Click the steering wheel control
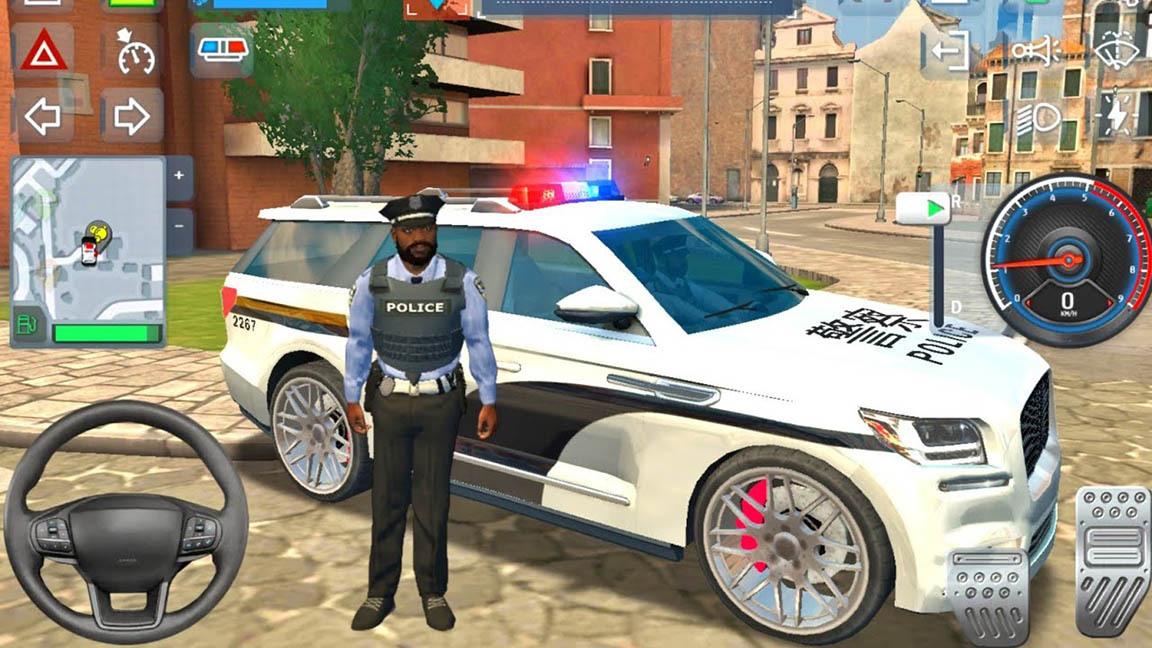1152x648 pixels. tap(125, 522)
